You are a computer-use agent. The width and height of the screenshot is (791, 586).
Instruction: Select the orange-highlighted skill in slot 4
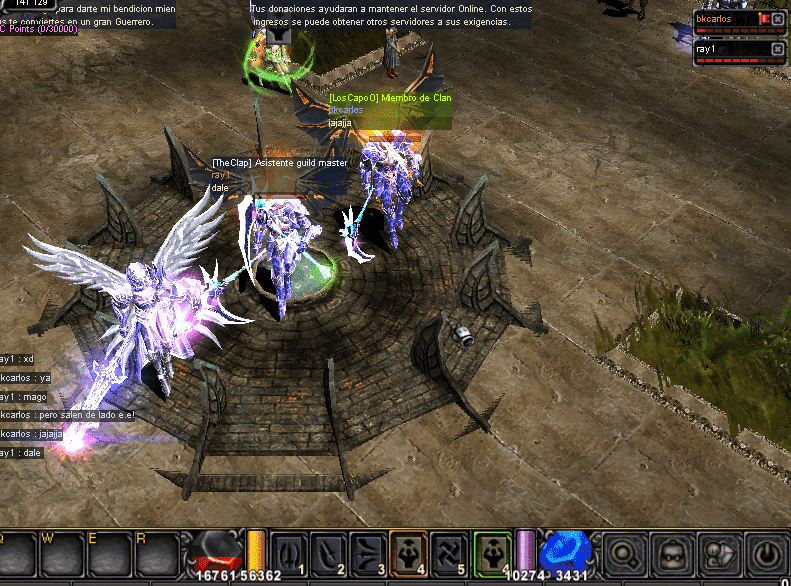coord(408,552)
